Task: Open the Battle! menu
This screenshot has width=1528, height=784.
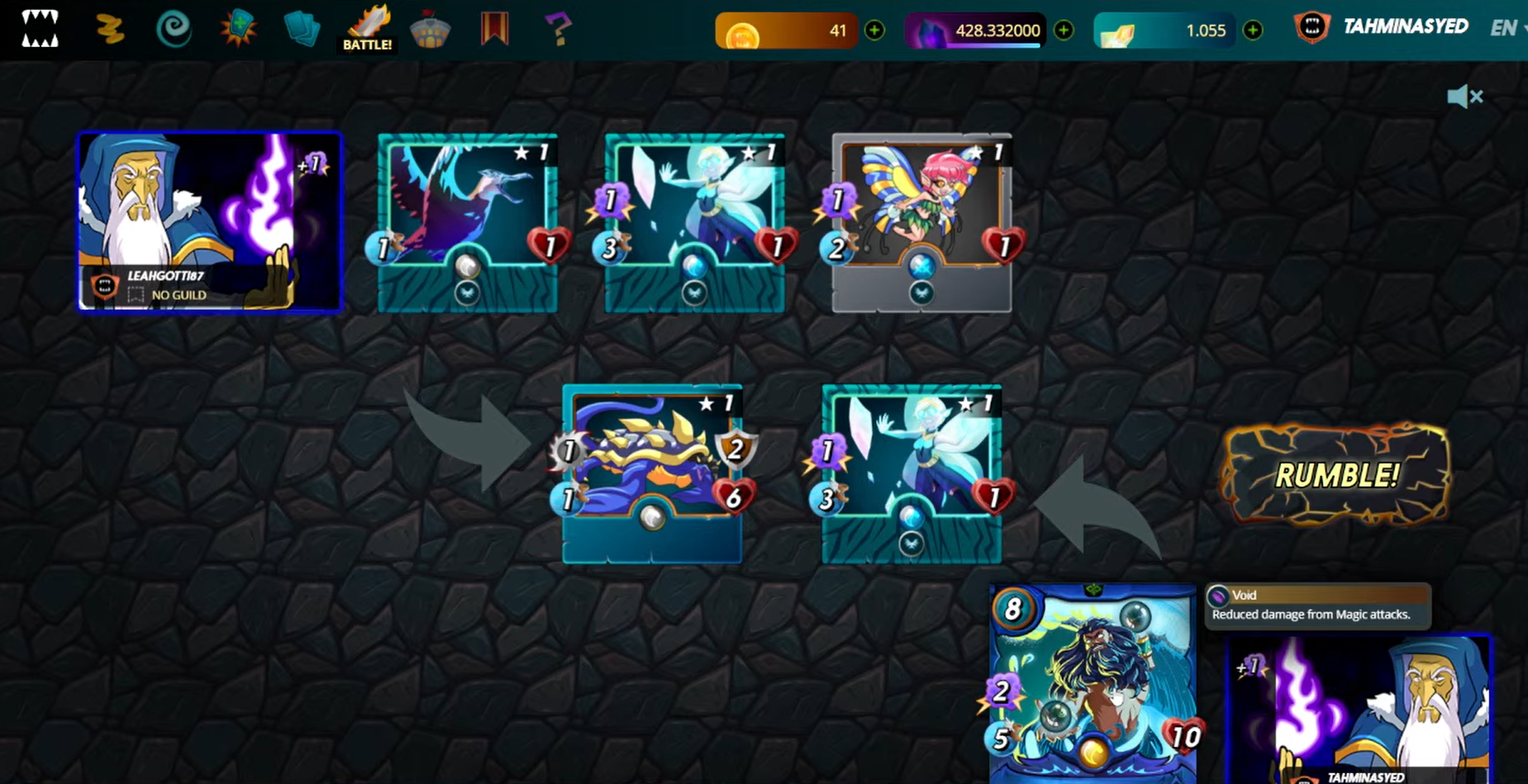Action: point(368,30)
